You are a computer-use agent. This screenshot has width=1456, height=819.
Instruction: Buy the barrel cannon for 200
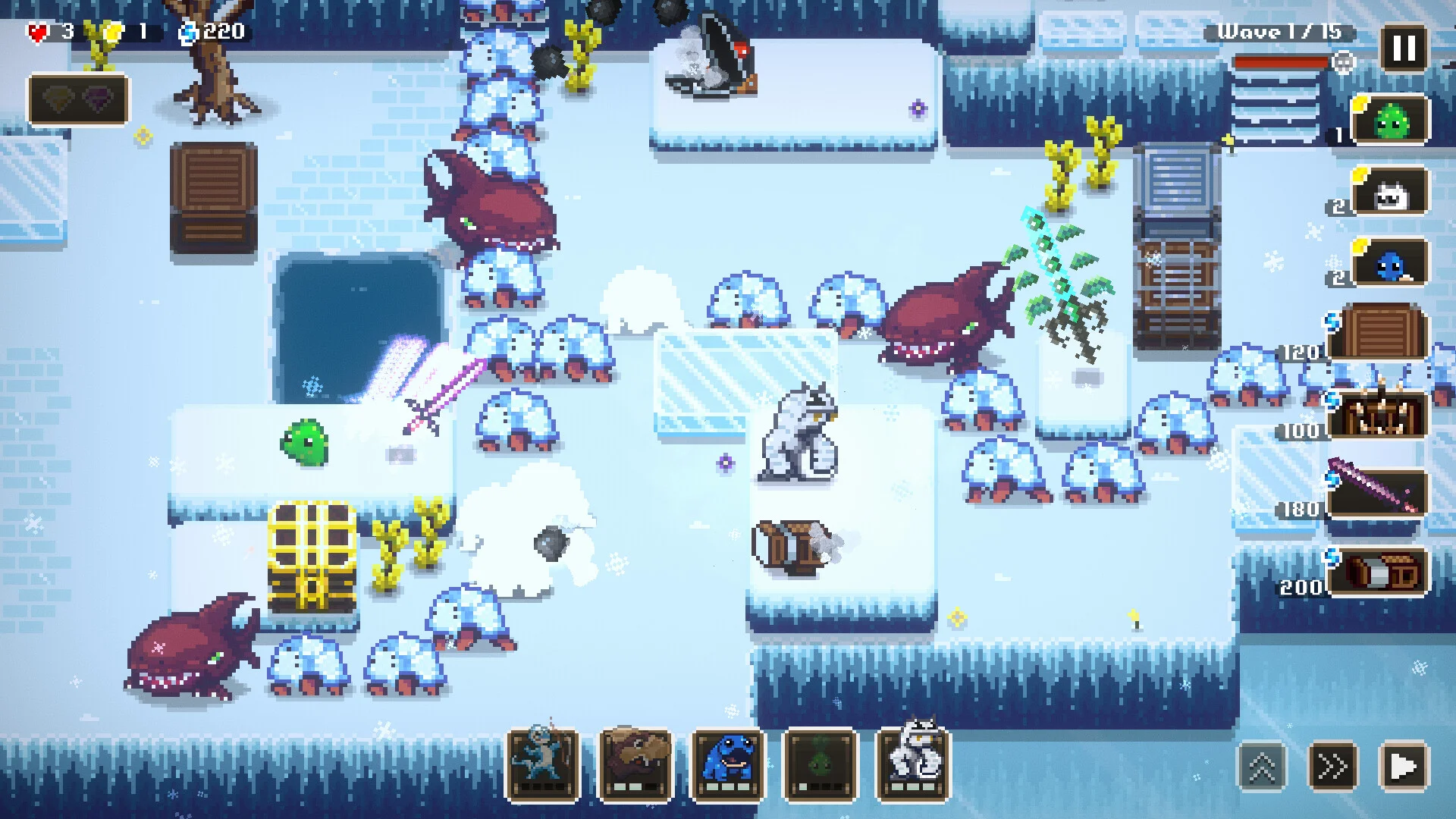(x=1379, y=572)
